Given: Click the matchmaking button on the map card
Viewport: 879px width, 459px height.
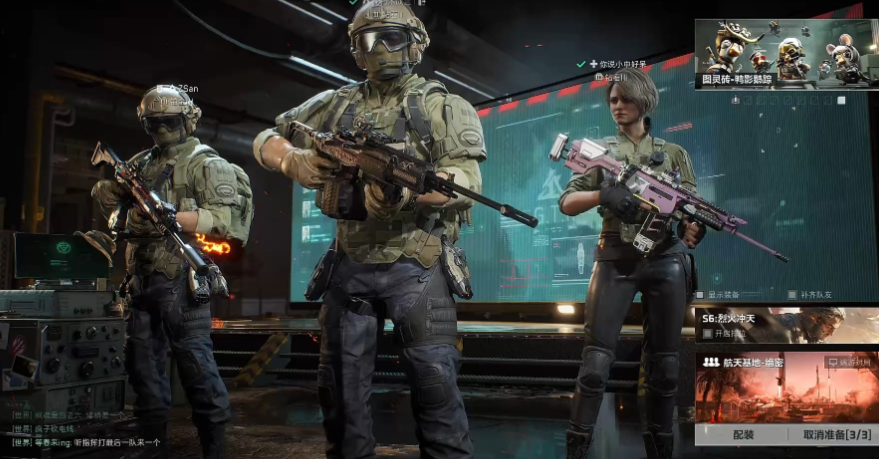Looking at the screenshot, I should (x=848, y=361).
